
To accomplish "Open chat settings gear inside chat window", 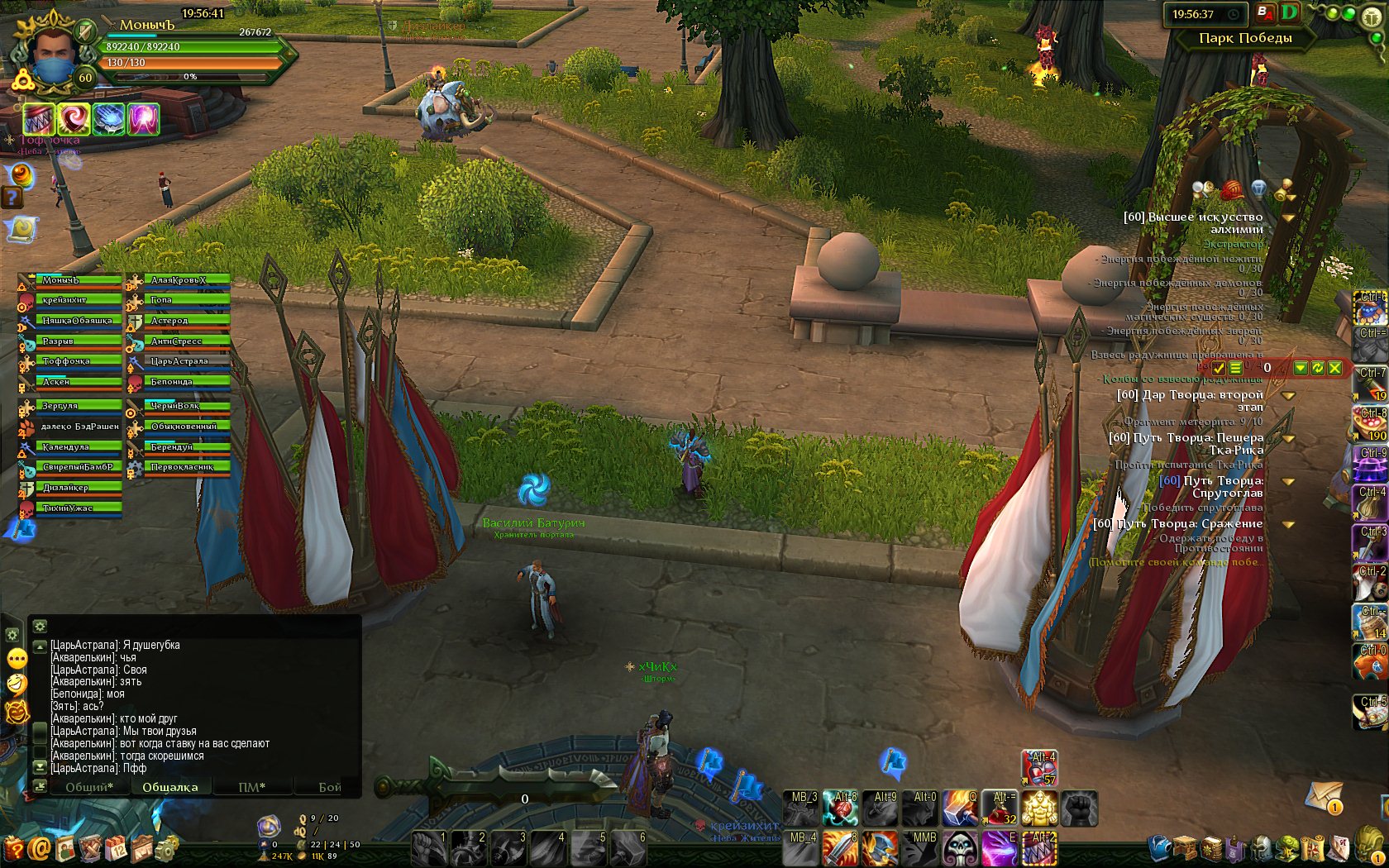I will click(40, 627).
